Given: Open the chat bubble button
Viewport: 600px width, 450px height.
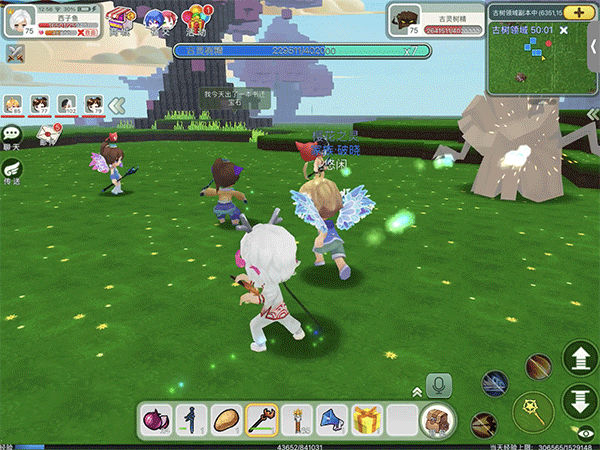Looking at the screenshot, I should (13, 134).
